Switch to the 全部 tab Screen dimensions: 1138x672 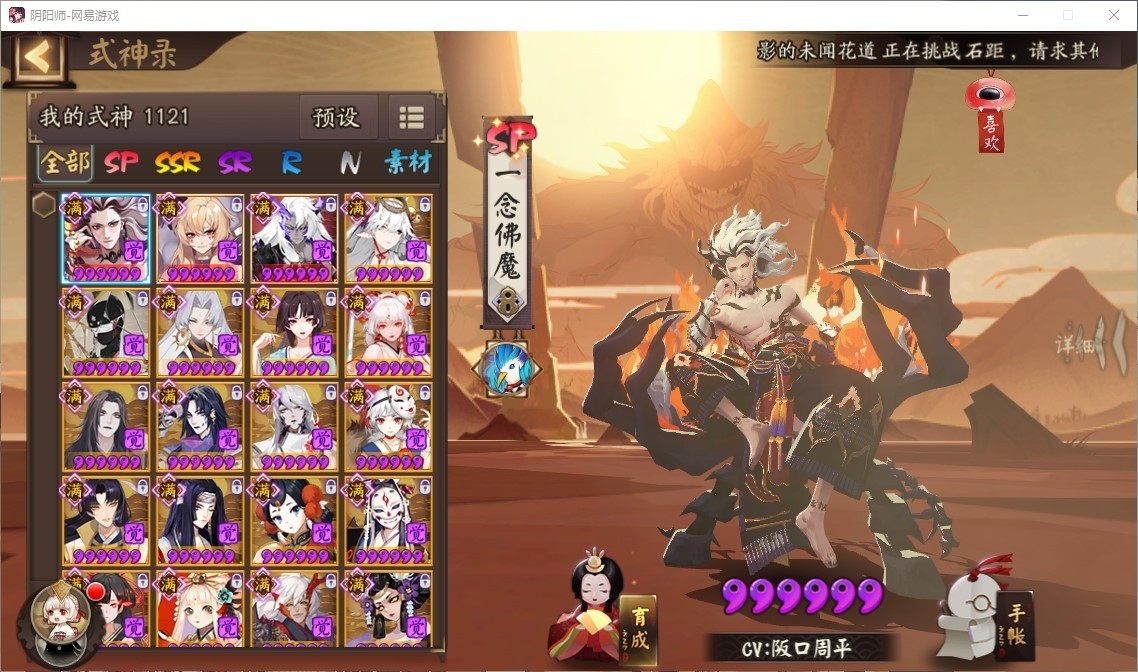(65, 162)
